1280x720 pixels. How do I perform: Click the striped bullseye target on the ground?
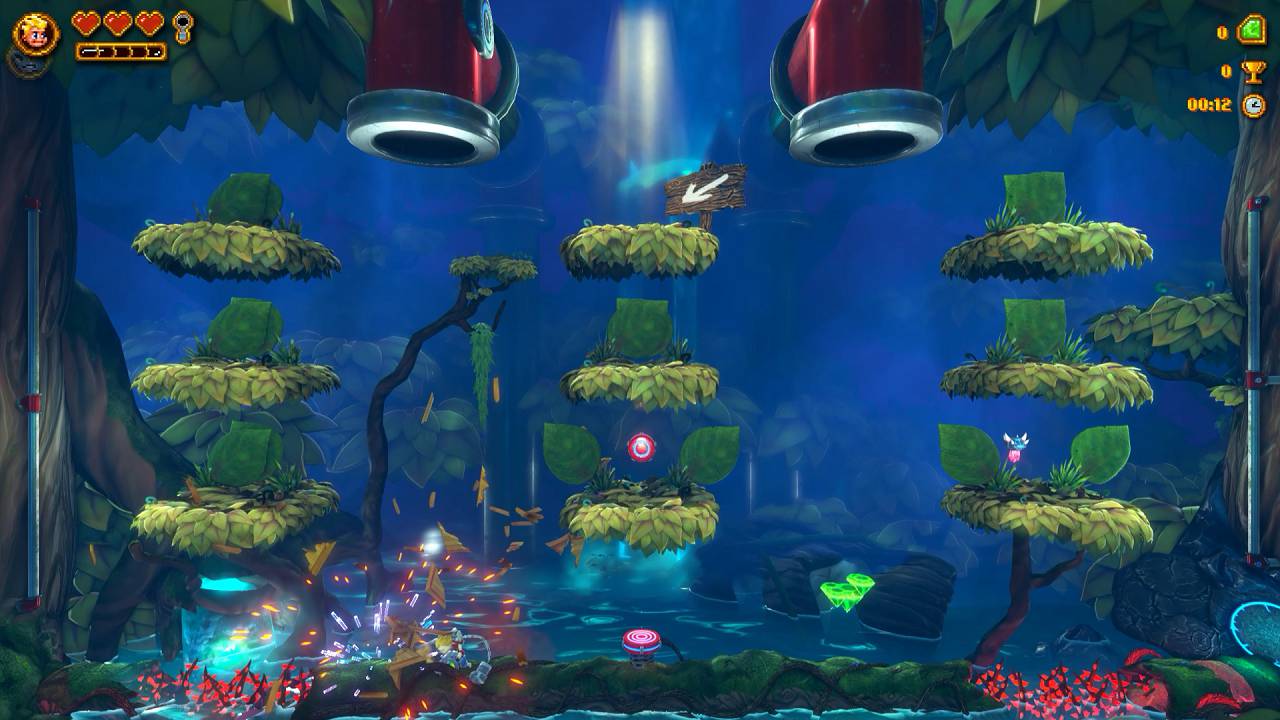click(x=644, y=640)
